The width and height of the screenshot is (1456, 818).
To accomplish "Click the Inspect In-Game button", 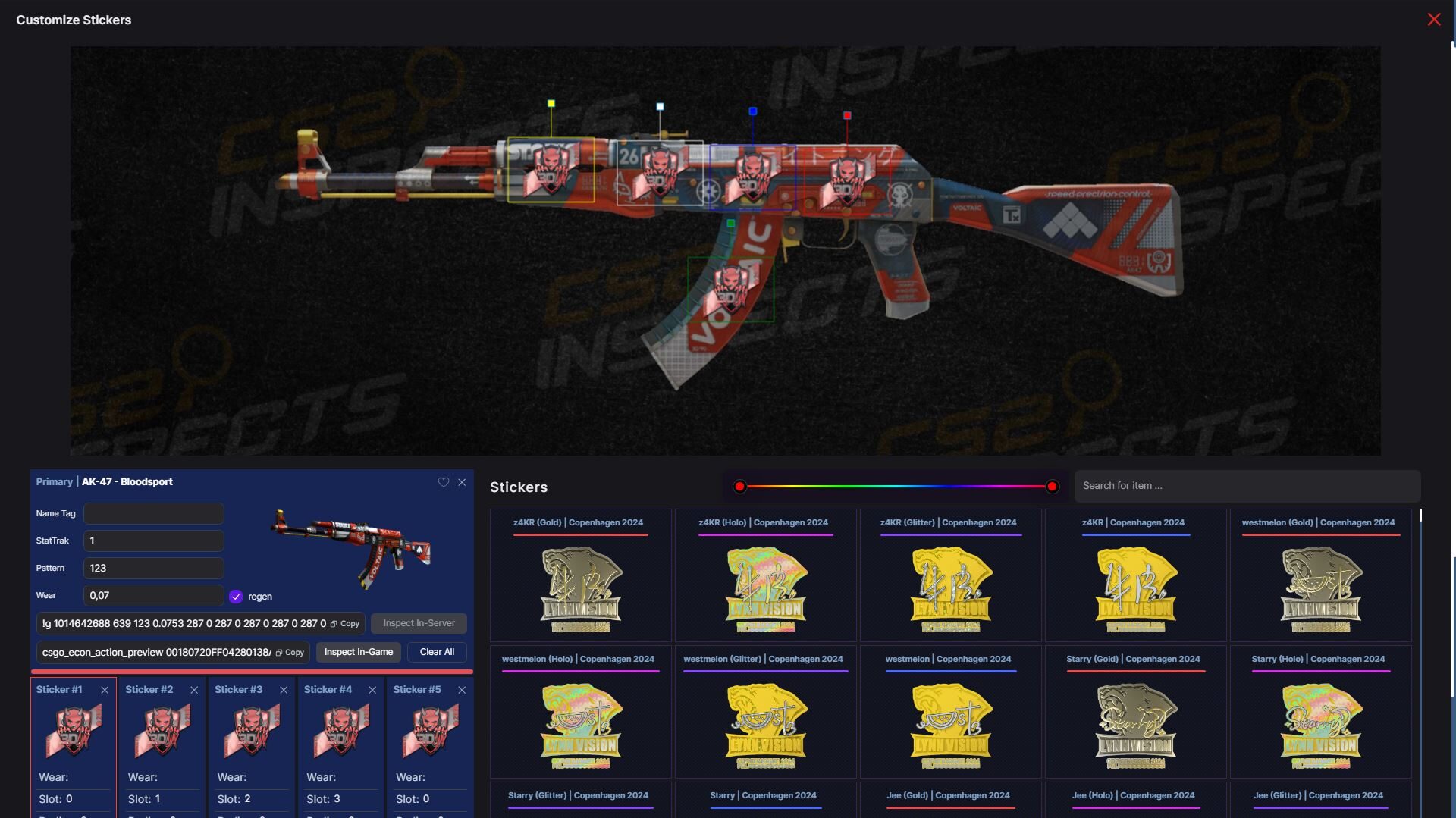I will pyautogui.click(x=359, y=651).
